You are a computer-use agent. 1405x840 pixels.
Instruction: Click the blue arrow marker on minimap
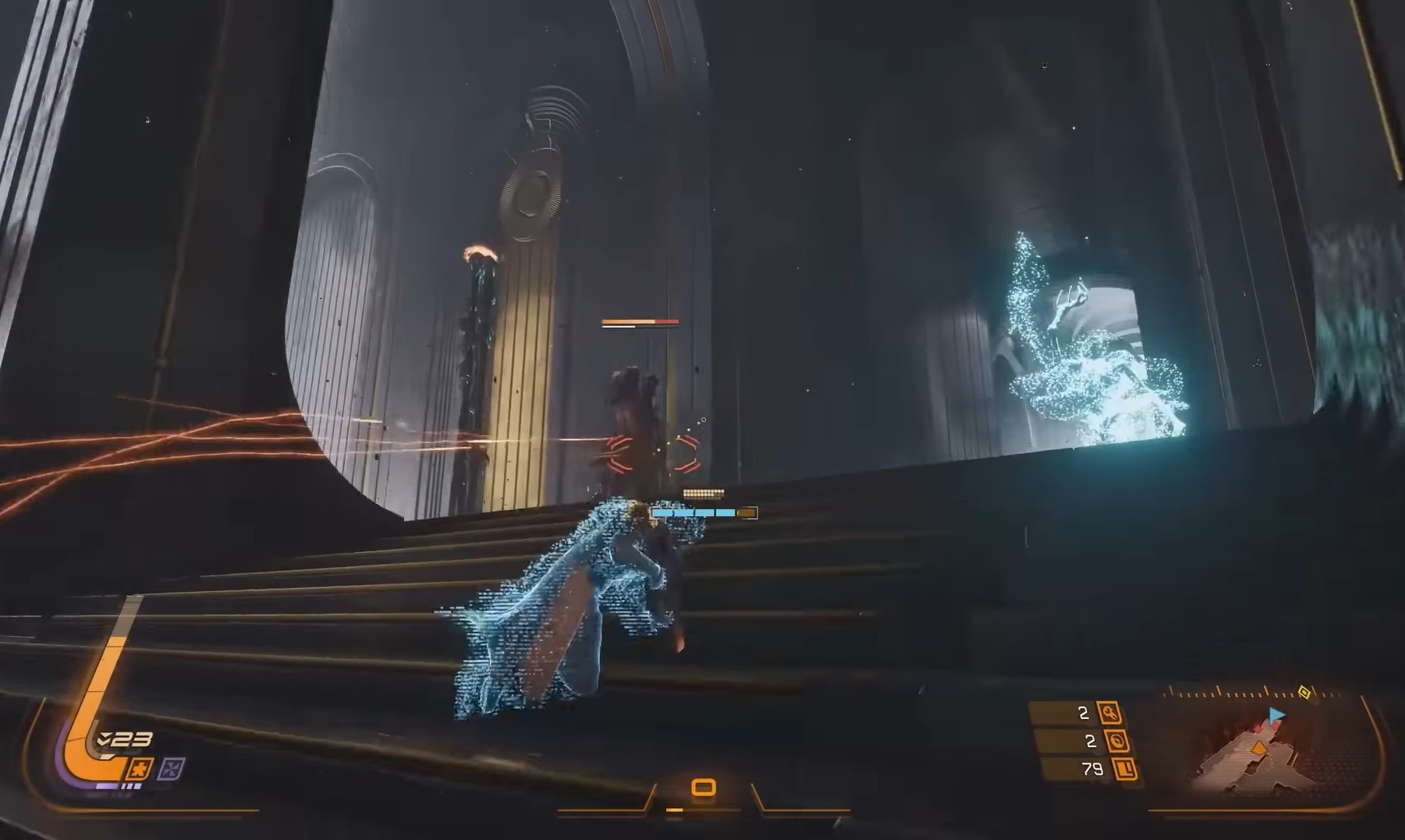pyautogui.click(x=1275, y=714)
